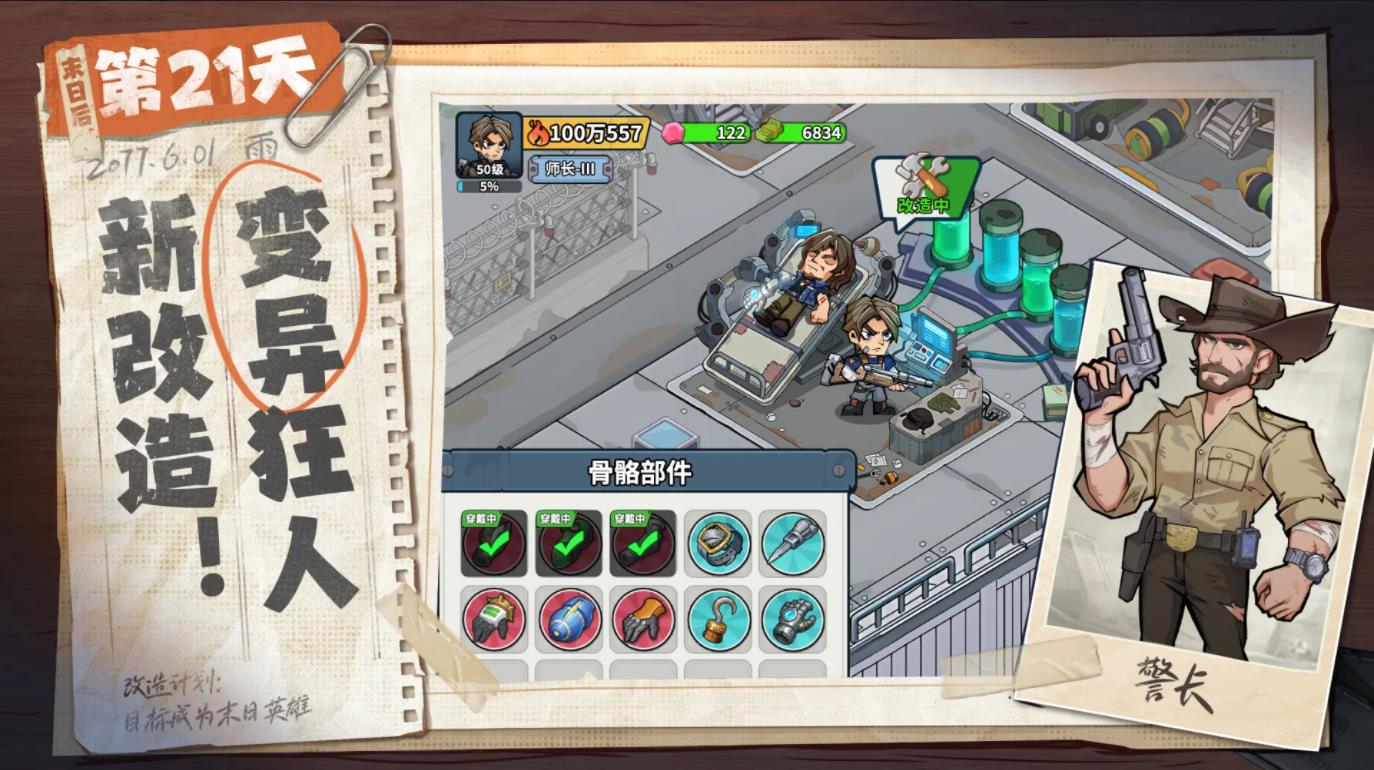Select the blue cannon arm part

tap(568, 618)
